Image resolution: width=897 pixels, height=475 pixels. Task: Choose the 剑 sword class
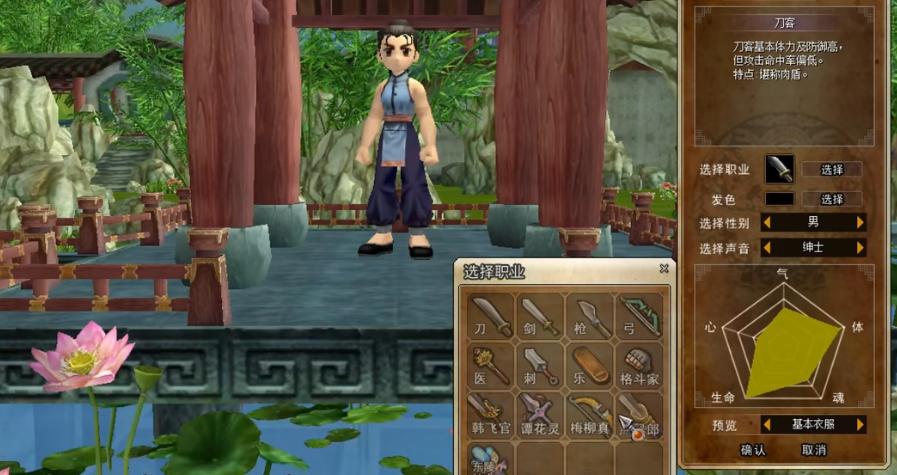pos(540,314)
